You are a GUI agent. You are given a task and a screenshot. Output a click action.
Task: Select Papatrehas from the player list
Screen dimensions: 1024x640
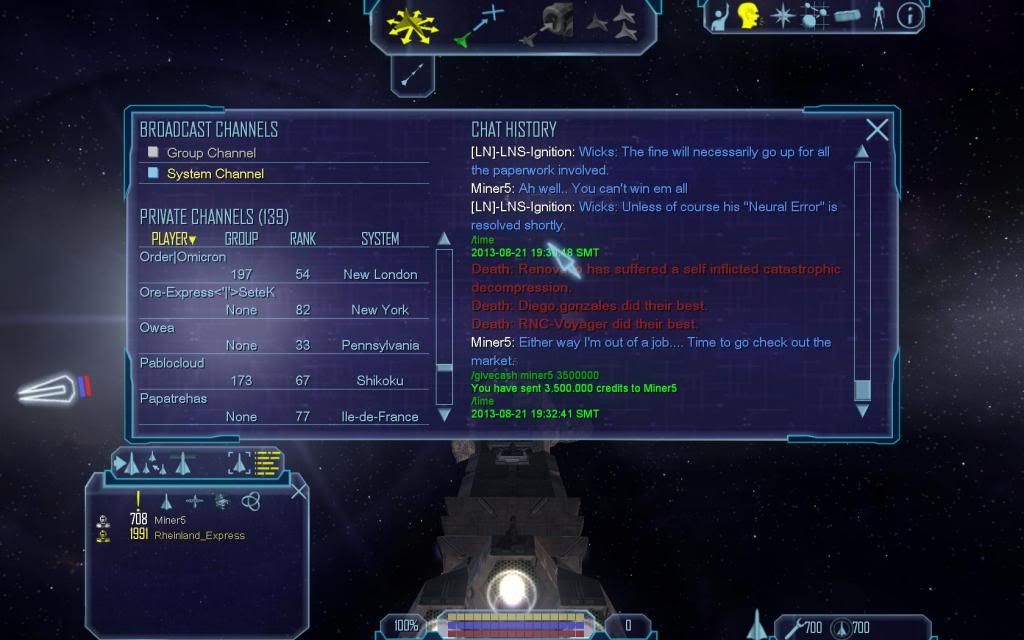[x=173, y=398]
